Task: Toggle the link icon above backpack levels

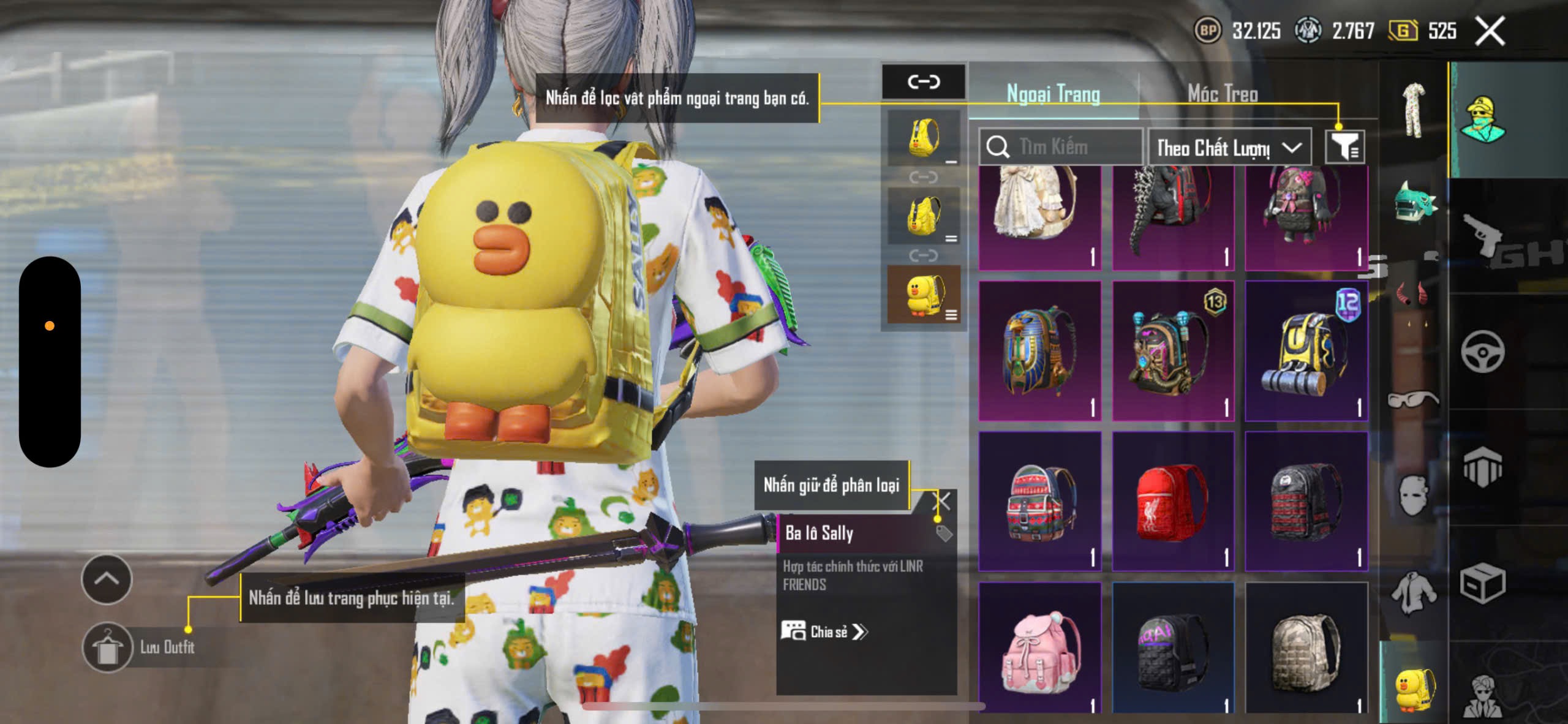Action: pos(924,81)
